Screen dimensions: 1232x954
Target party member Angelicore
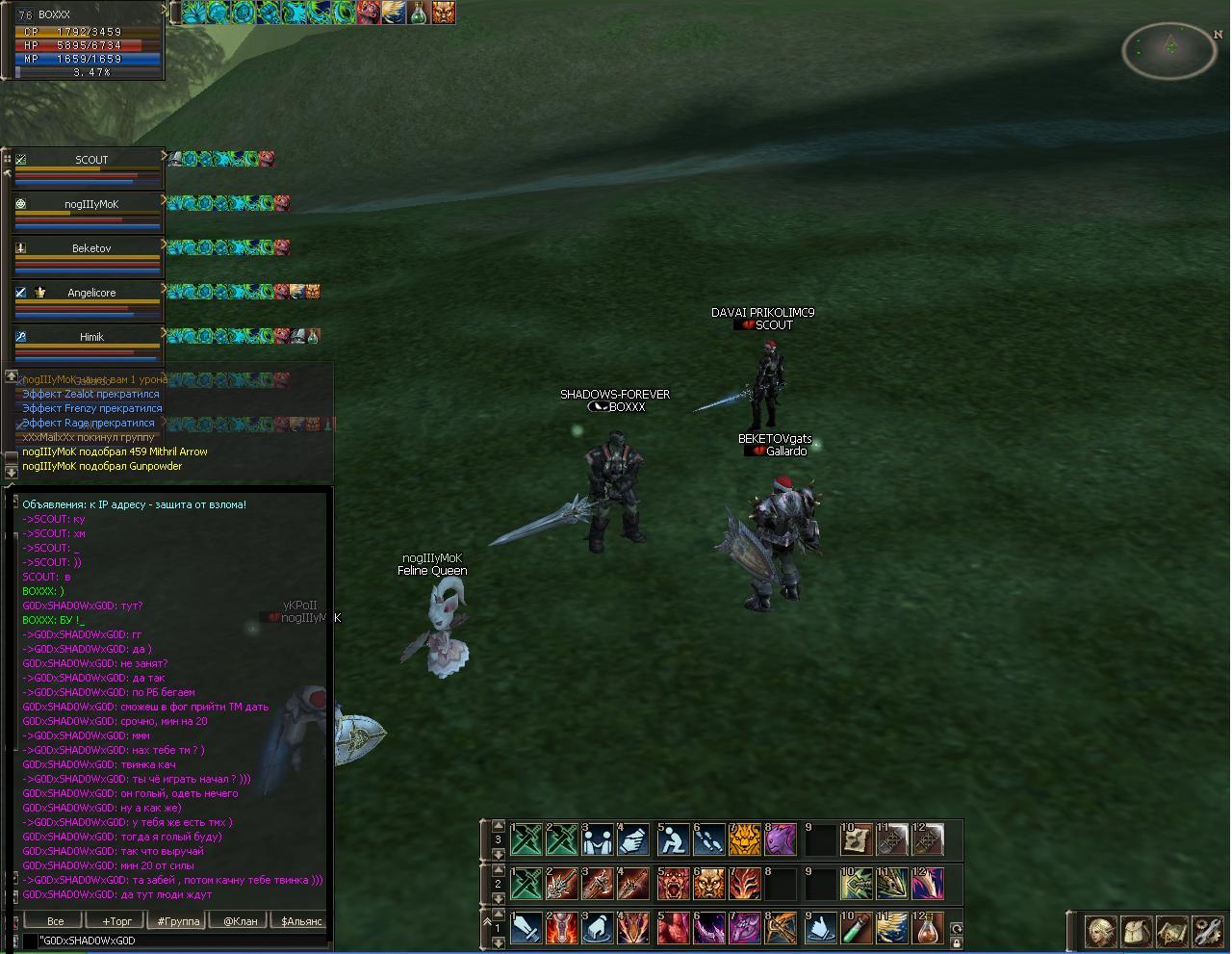point(91,293)
